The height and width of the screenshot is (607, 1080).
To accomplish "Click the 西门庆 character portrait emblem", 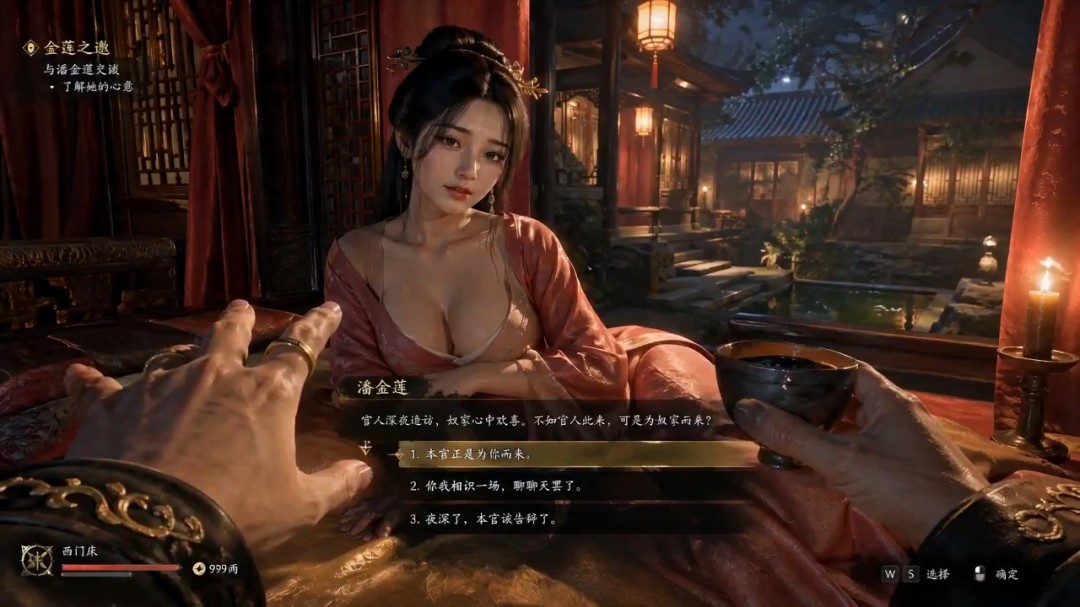I will [x=36, y=561].
